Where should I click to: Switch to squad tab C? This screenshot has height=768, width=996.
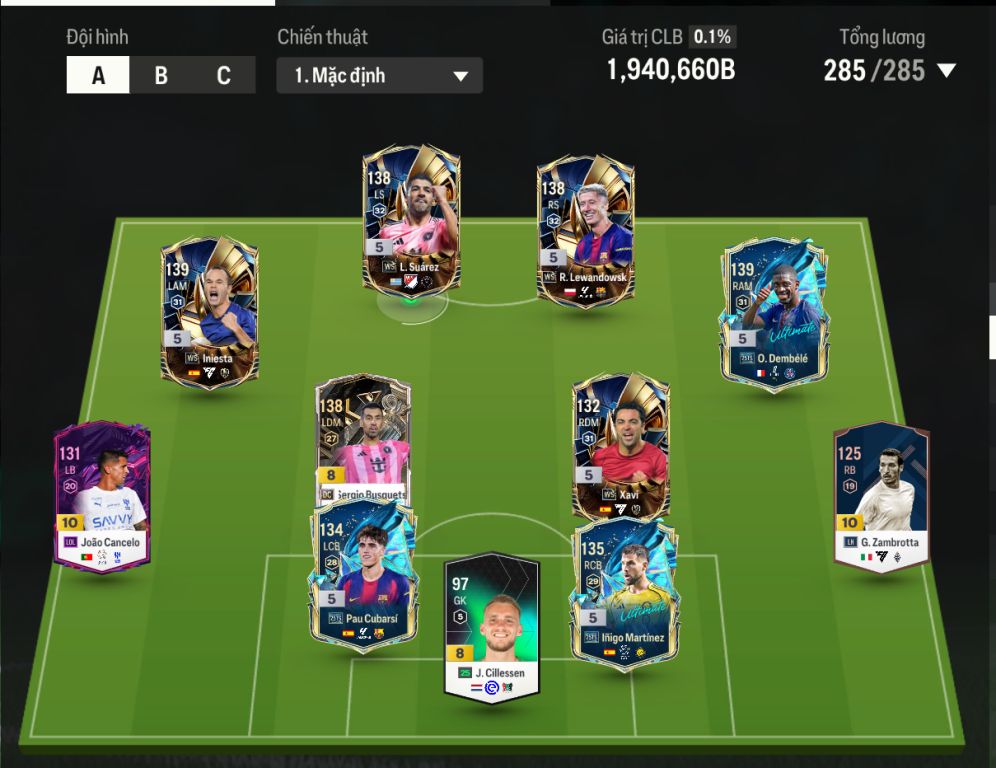[x=223, y=76]
